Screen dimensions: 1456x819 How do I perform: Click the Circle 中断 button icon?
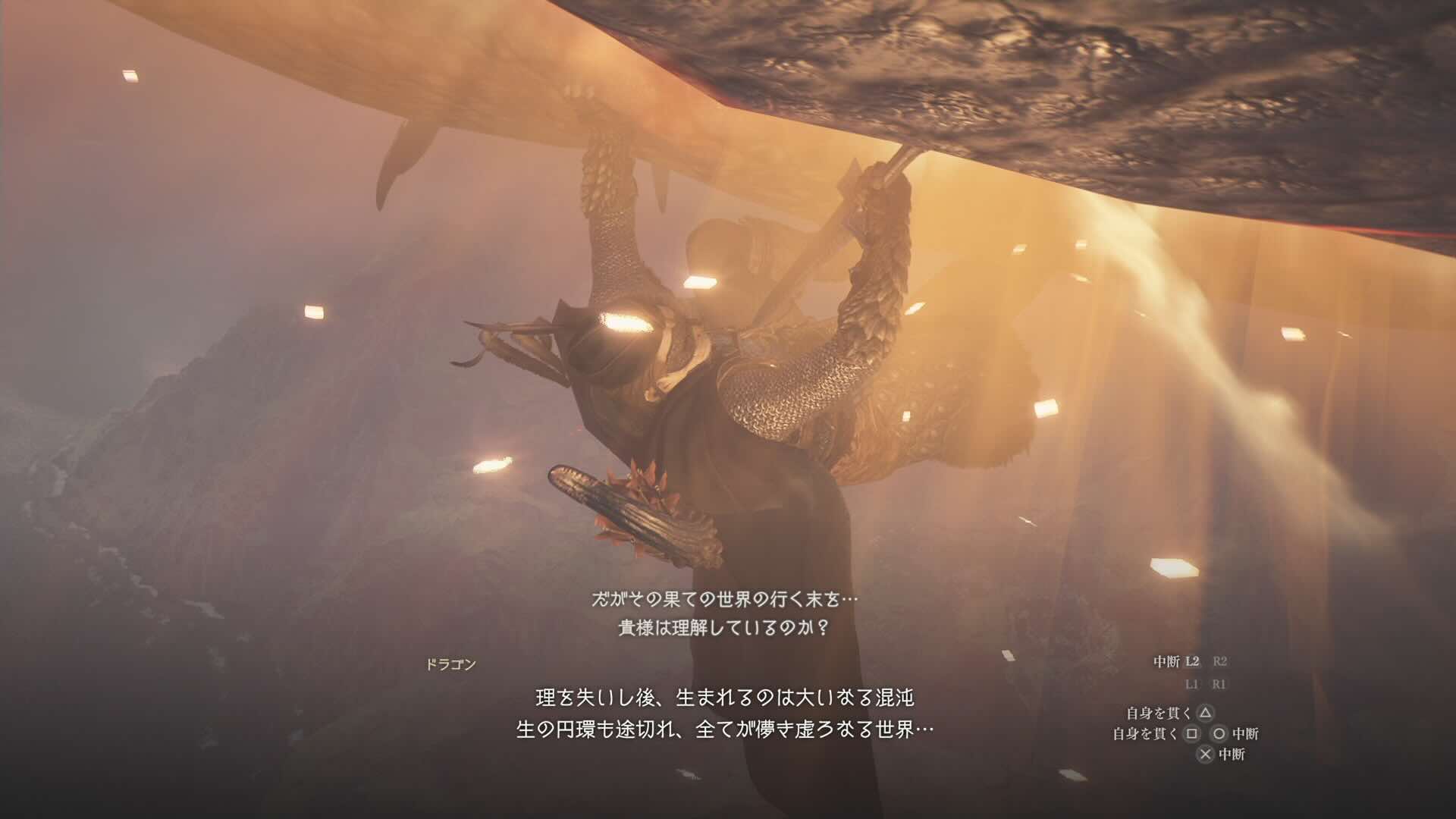1219,734
